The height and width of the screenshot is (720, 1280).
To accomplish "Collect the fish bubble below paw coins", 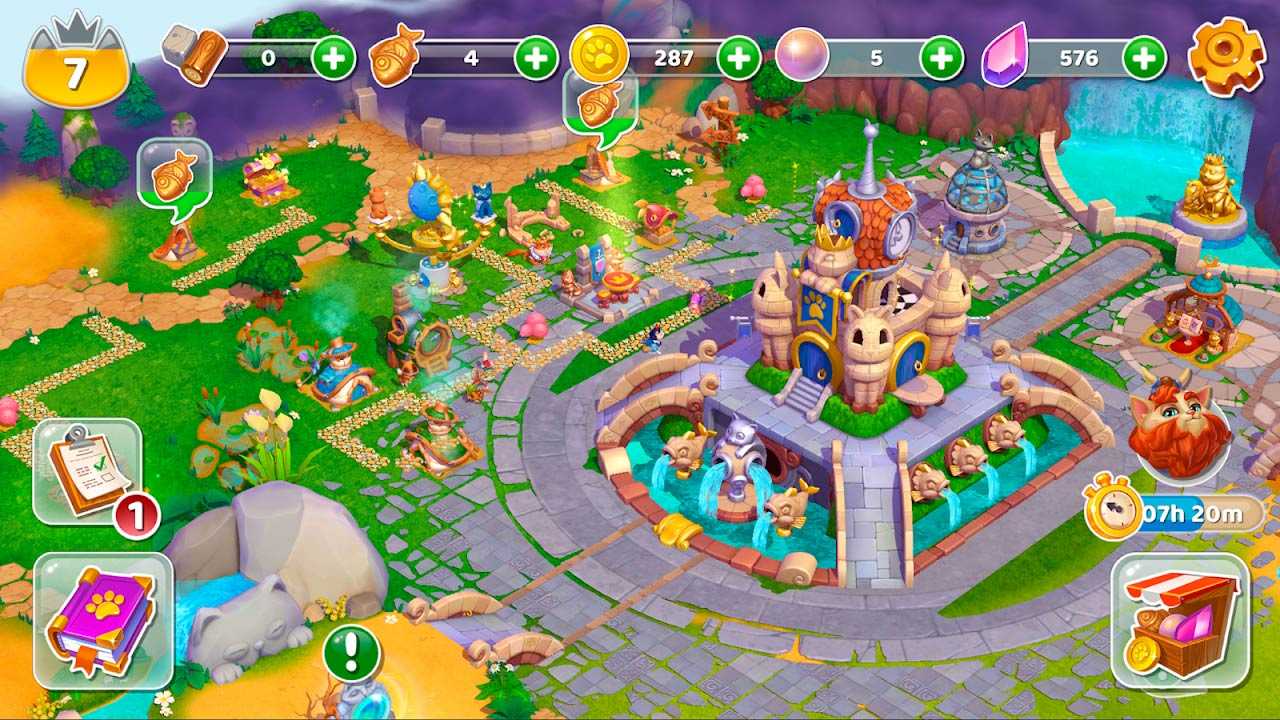I will tap(600, 104).
